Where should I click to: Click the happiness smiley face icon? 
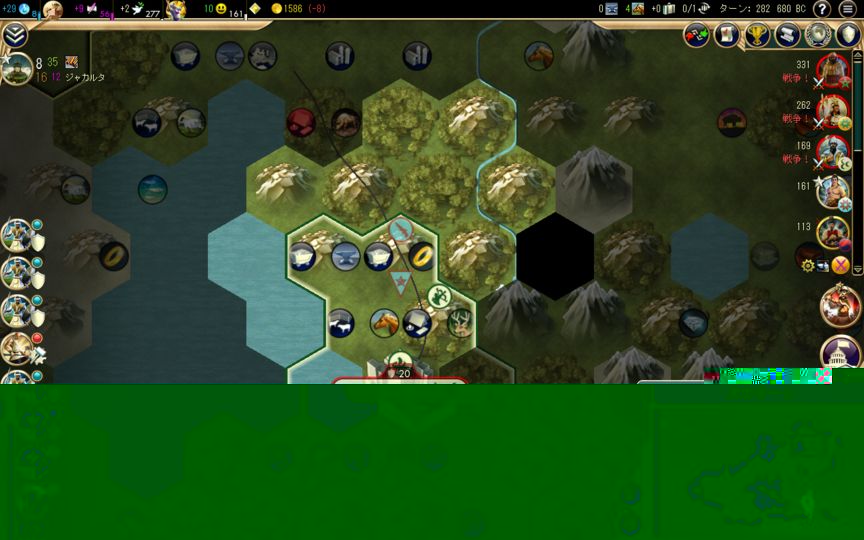pyautogui.click(x=221, y=9)
